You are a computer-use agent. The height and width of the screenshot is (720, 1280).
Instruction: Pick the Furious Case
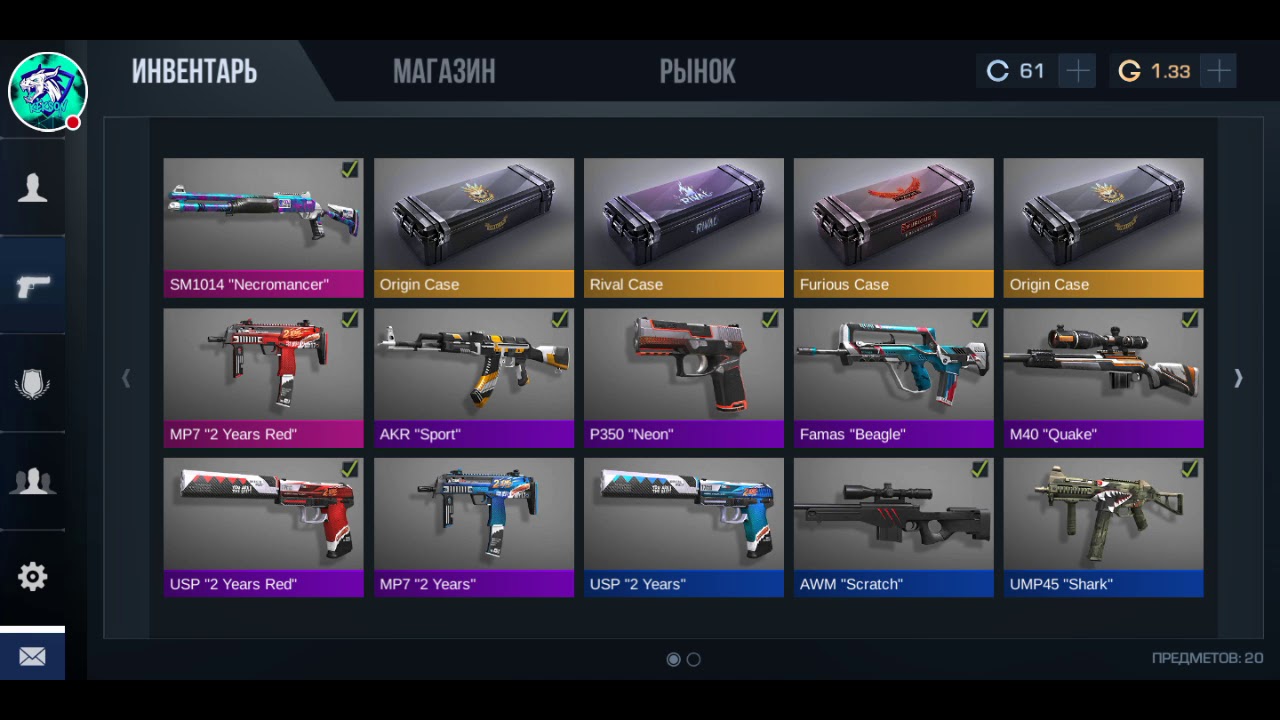click(893, 227)
